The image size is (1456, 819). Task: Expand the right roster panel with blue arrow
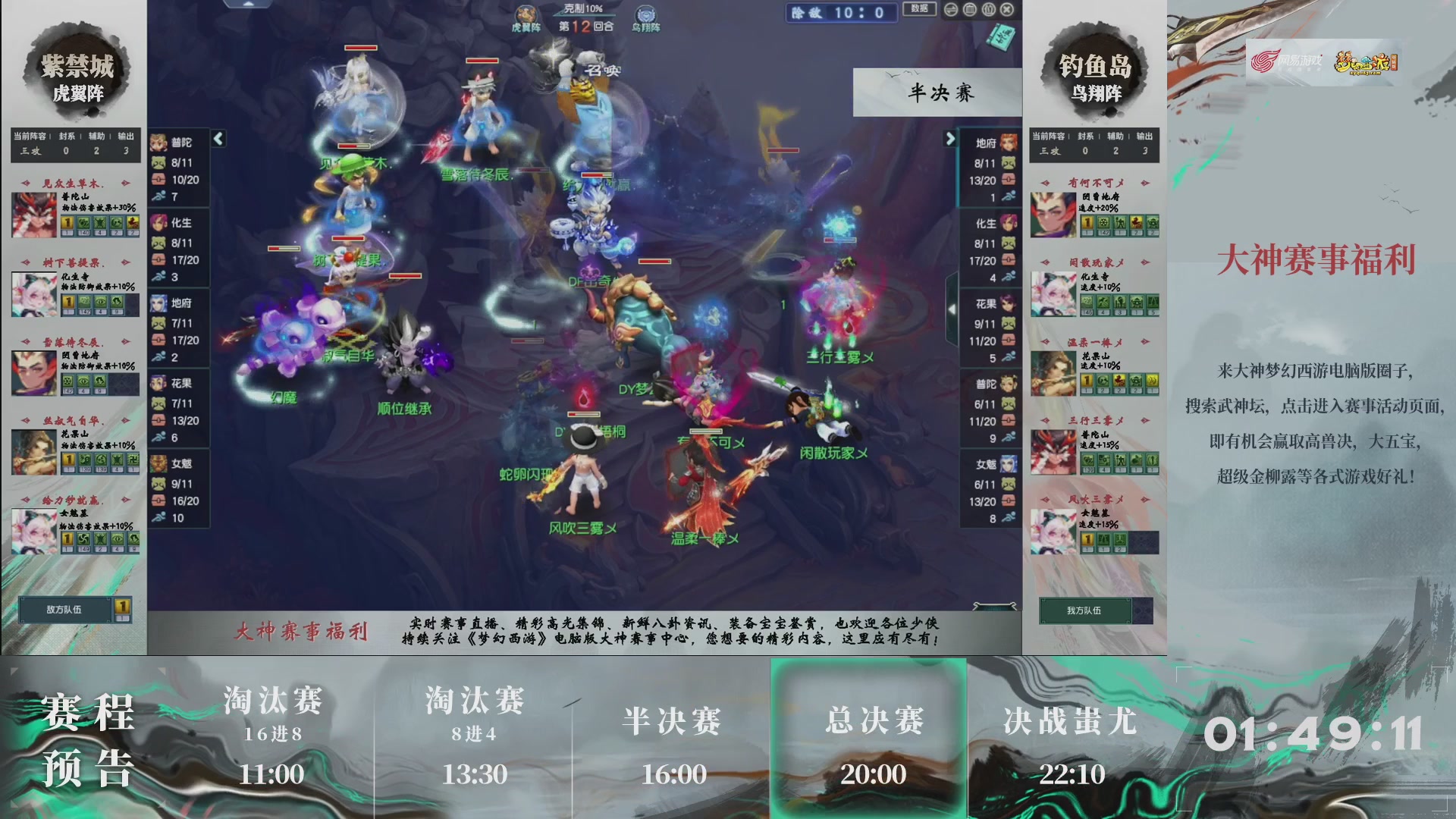(952, 139)
